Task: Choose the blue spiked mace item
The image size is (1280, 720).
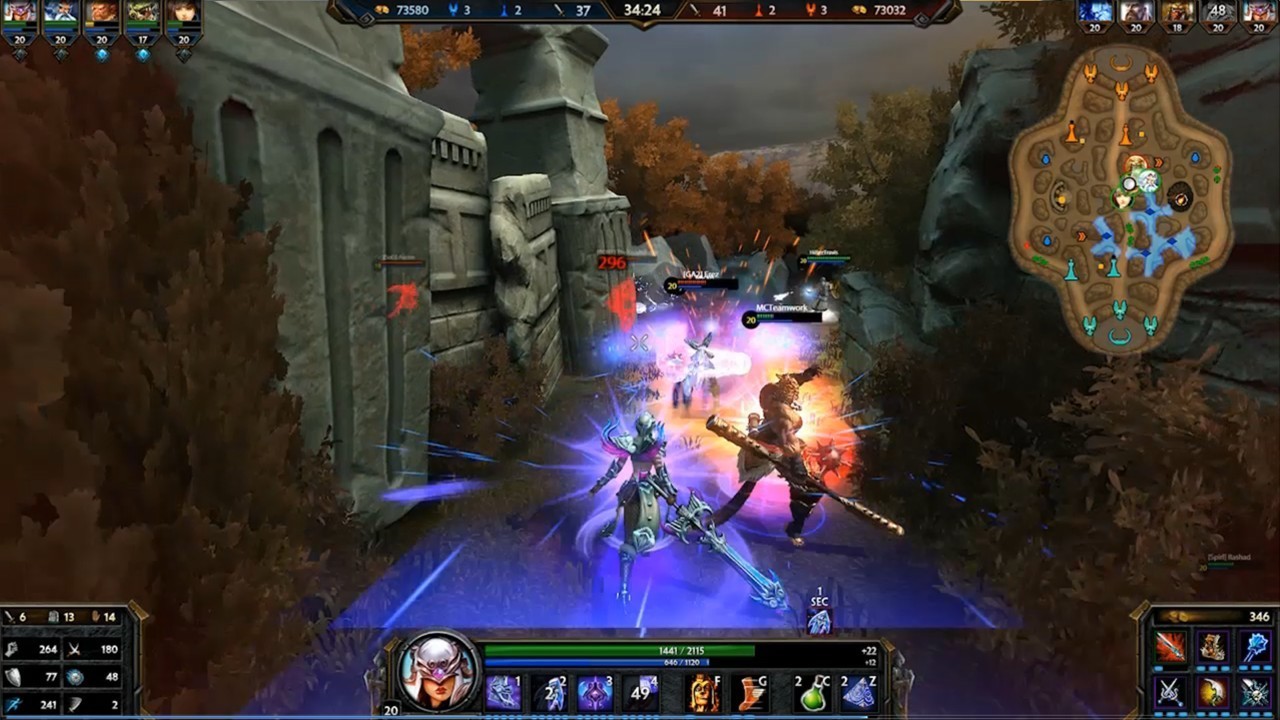Action: (1256, 647)
